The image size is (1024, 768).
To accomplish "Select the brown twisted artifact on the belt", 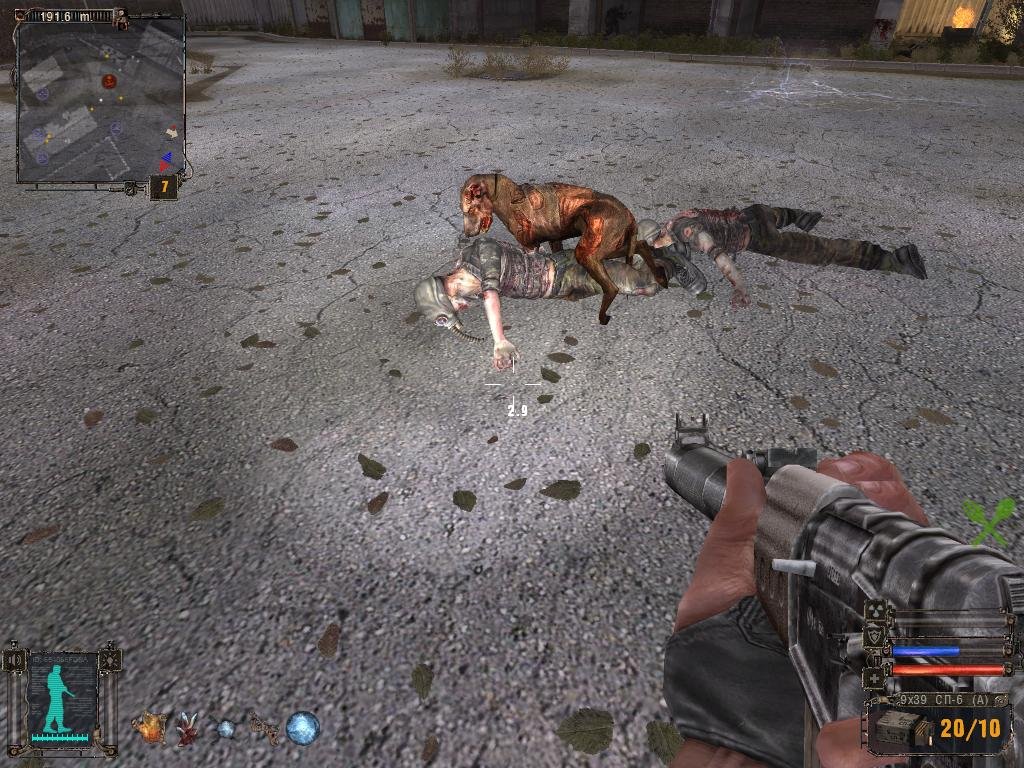I will point(264,727).
